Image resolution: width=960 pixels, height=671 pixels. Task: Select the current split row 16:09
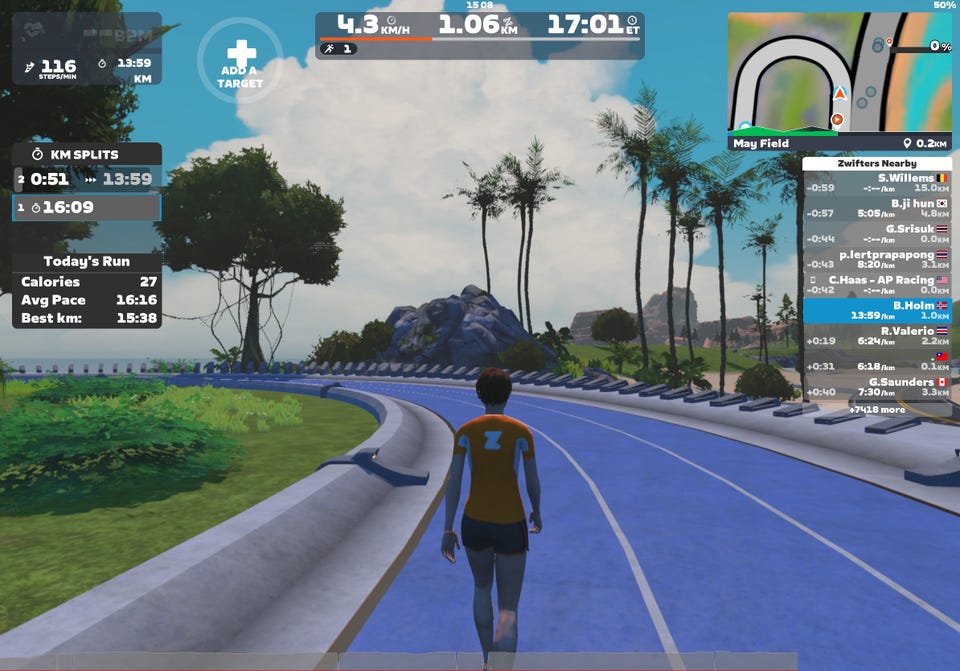[86, 207]
